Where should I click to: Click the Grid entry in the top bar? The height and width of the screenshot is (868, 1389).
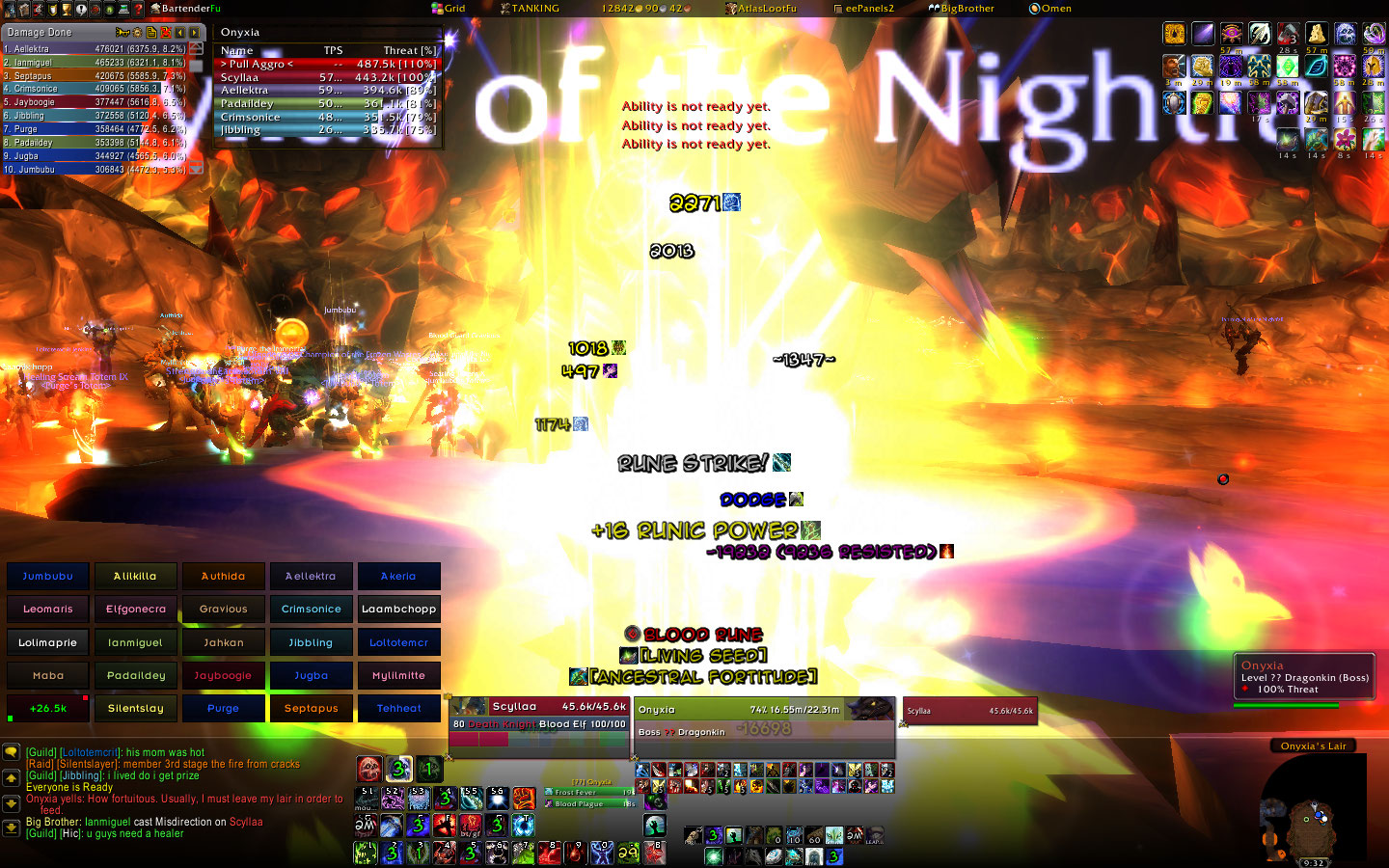tap(449, 8)
